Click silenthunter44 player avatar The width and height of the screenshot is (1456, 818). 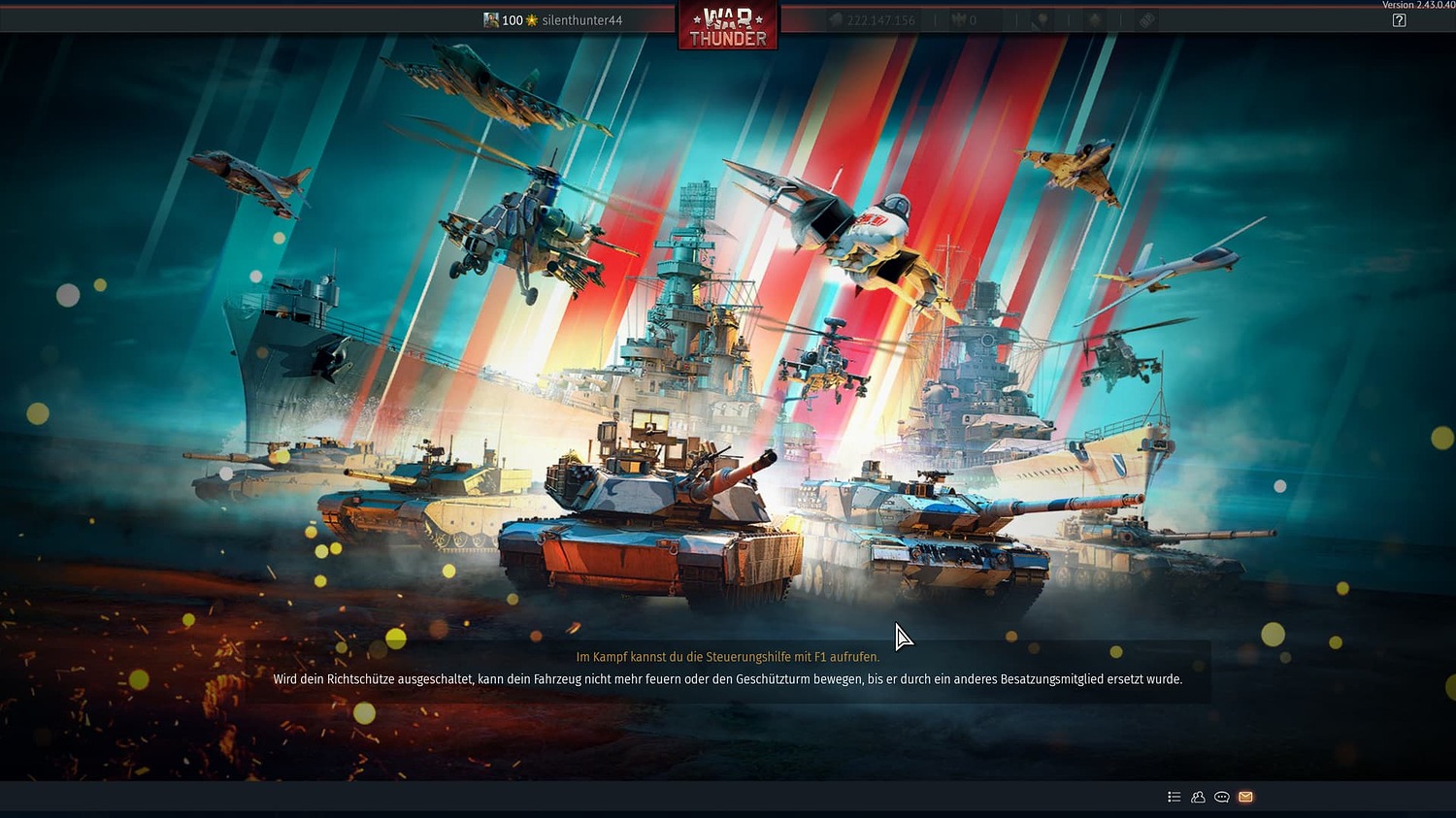[x=491, y=19]
